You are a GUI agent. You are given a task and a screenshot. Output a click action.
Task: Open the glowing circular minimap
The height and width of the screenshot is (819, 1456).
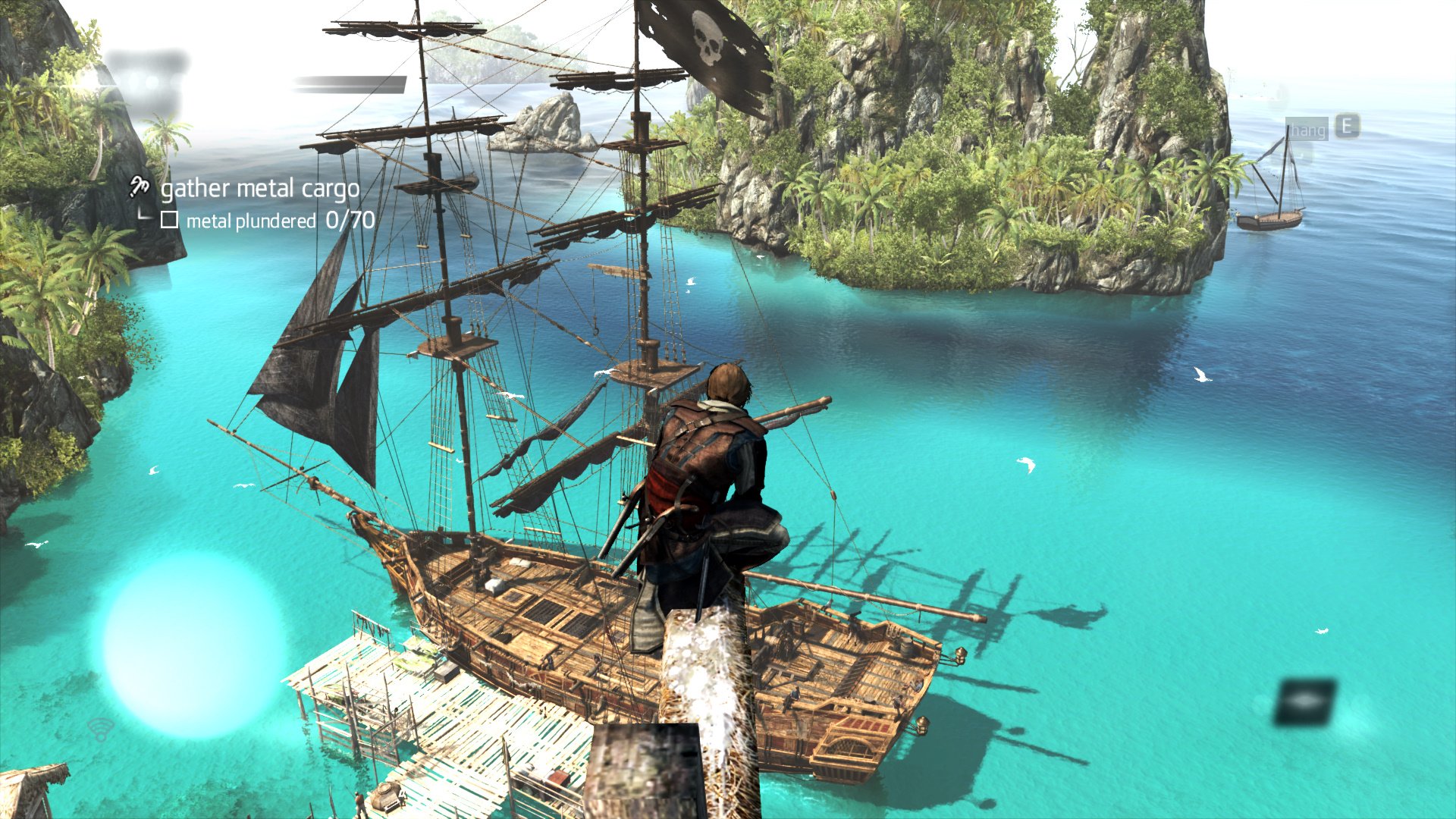[195, 645]
